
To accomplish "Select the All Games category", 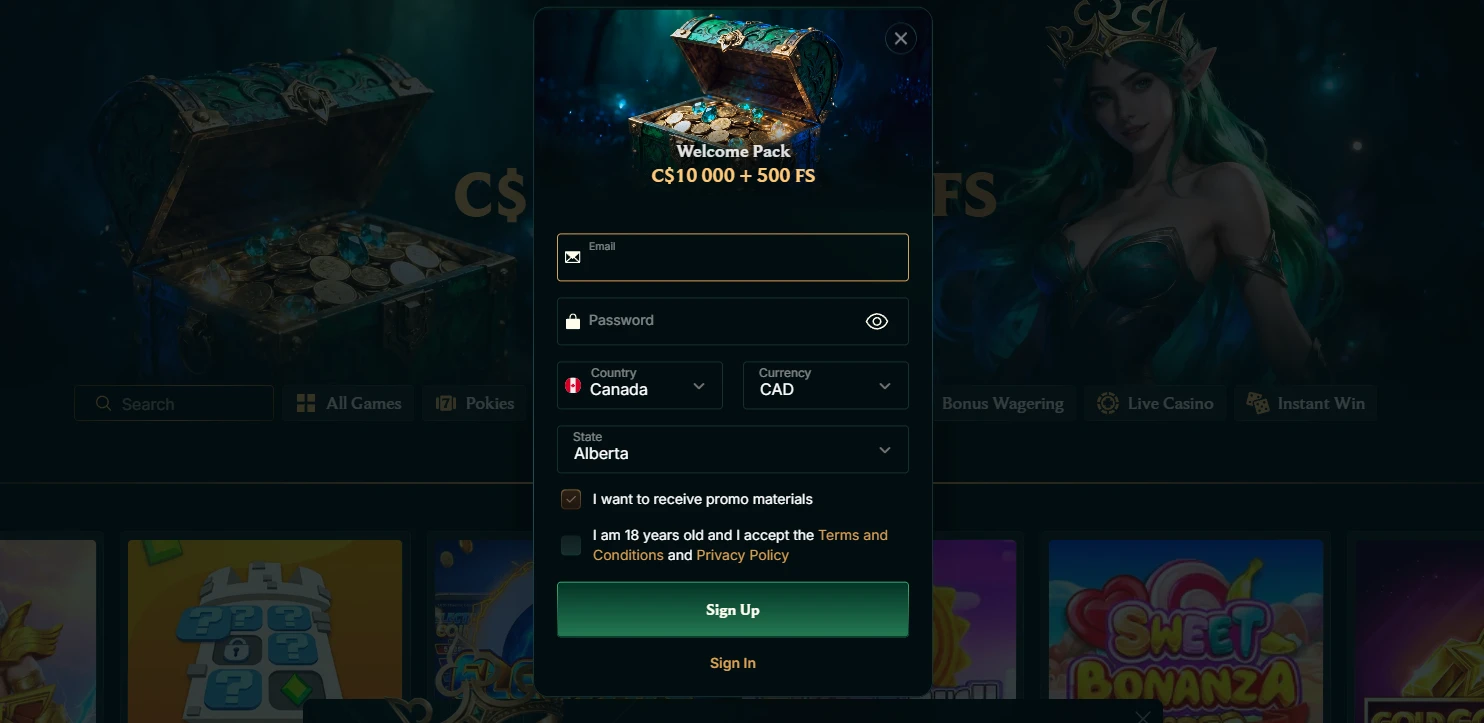I will [349, 404].
